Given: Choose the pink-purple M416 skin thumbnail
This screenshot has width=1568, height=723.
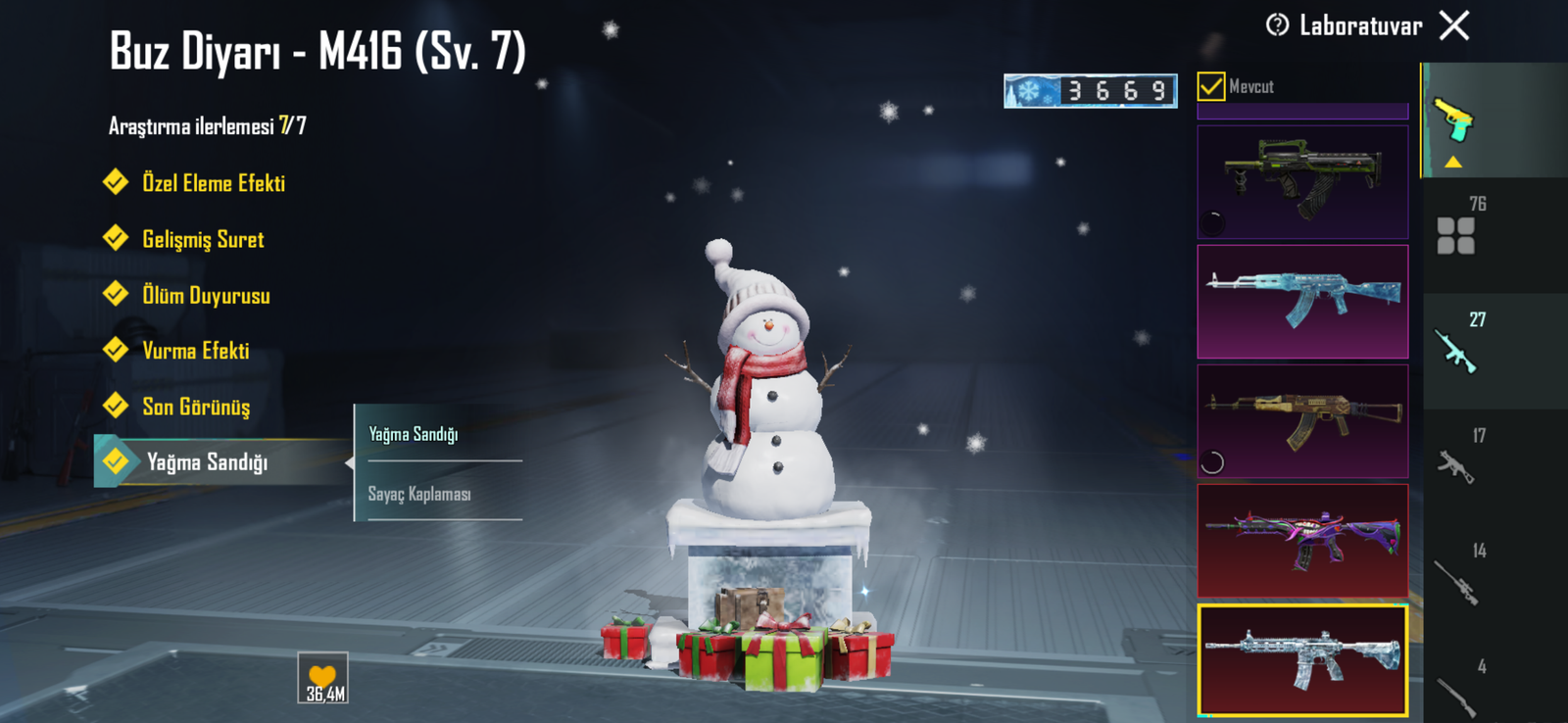Looking at the screenshot, I should 1302,541.
